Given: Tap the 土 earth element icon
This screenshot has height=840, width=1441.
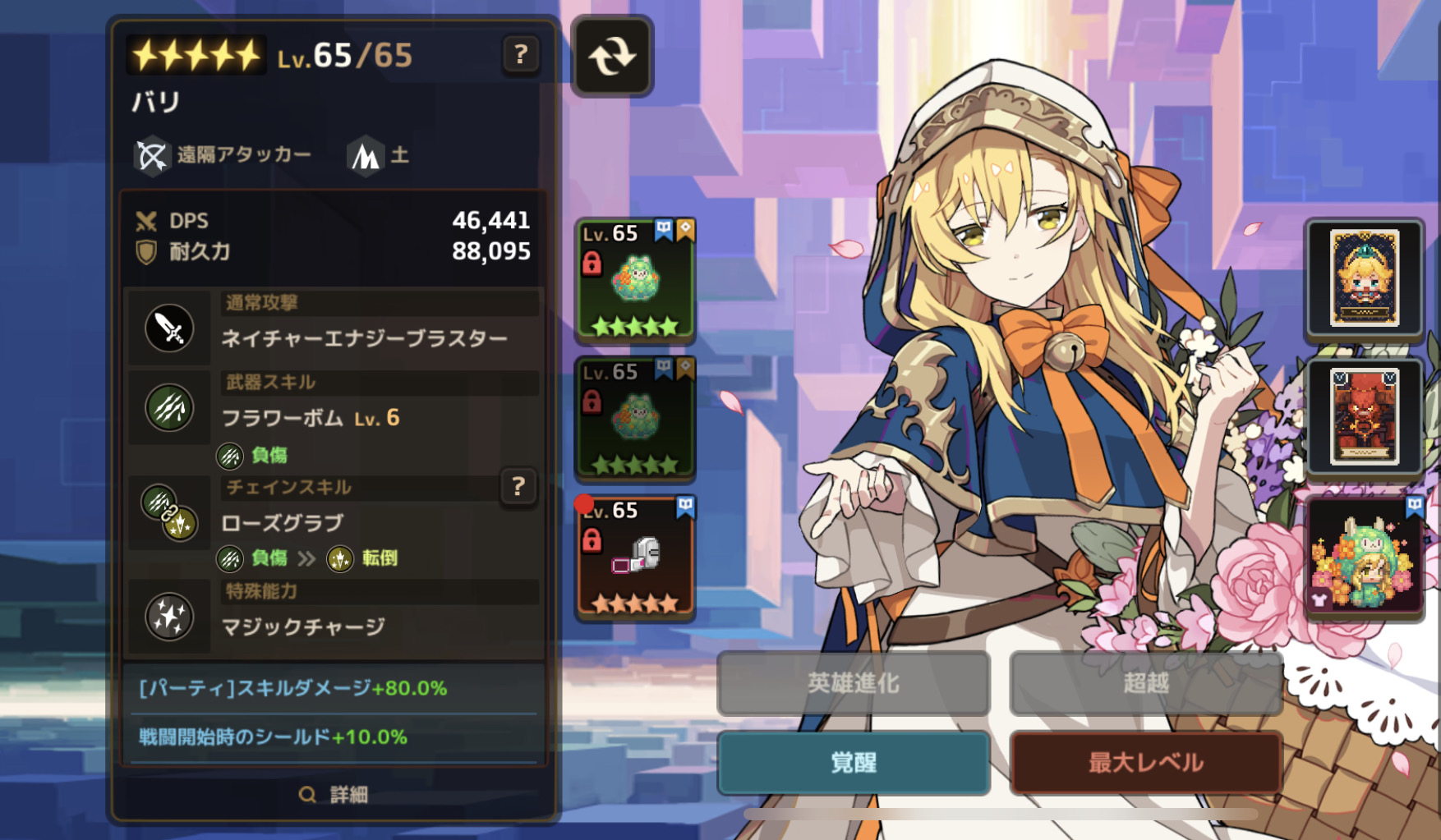Looking at the screenshot, I should 366,155.
